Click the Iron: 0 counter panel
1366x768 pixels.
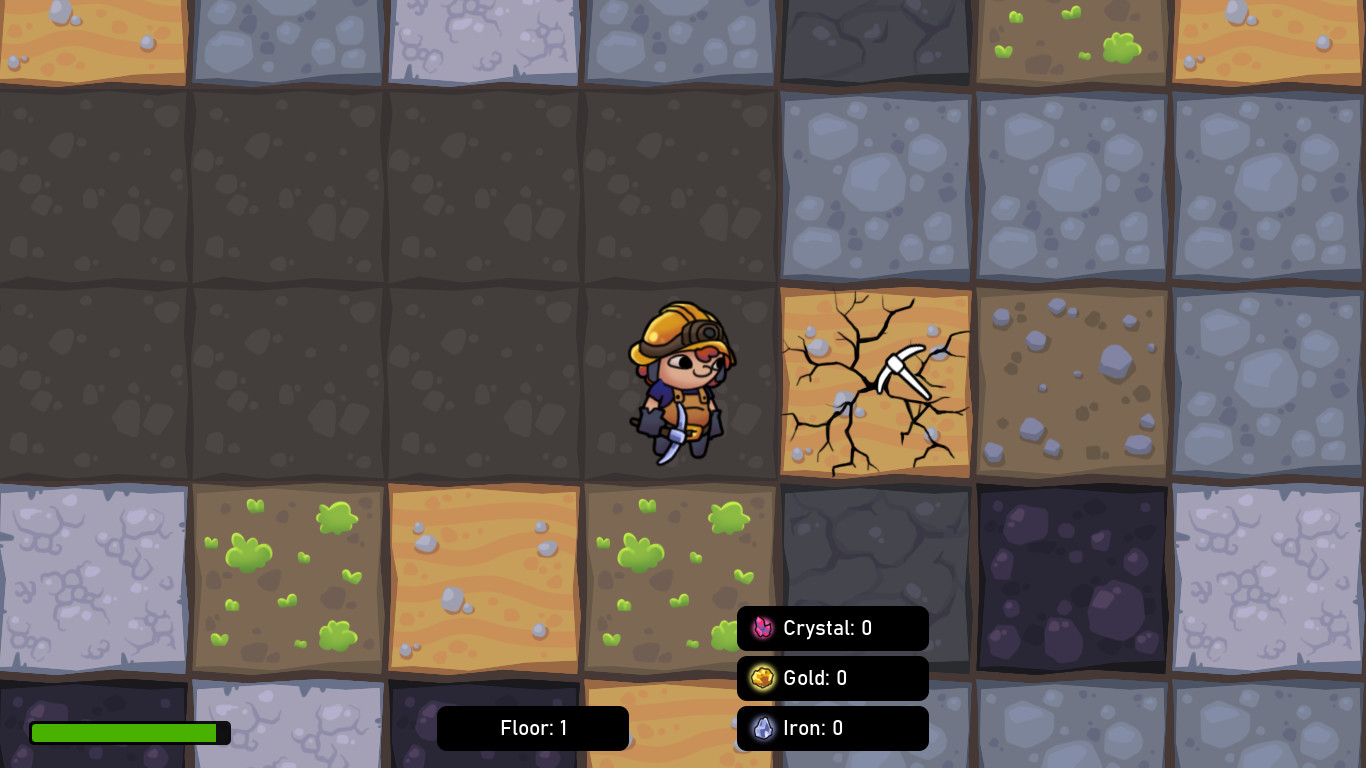point(833,728)
